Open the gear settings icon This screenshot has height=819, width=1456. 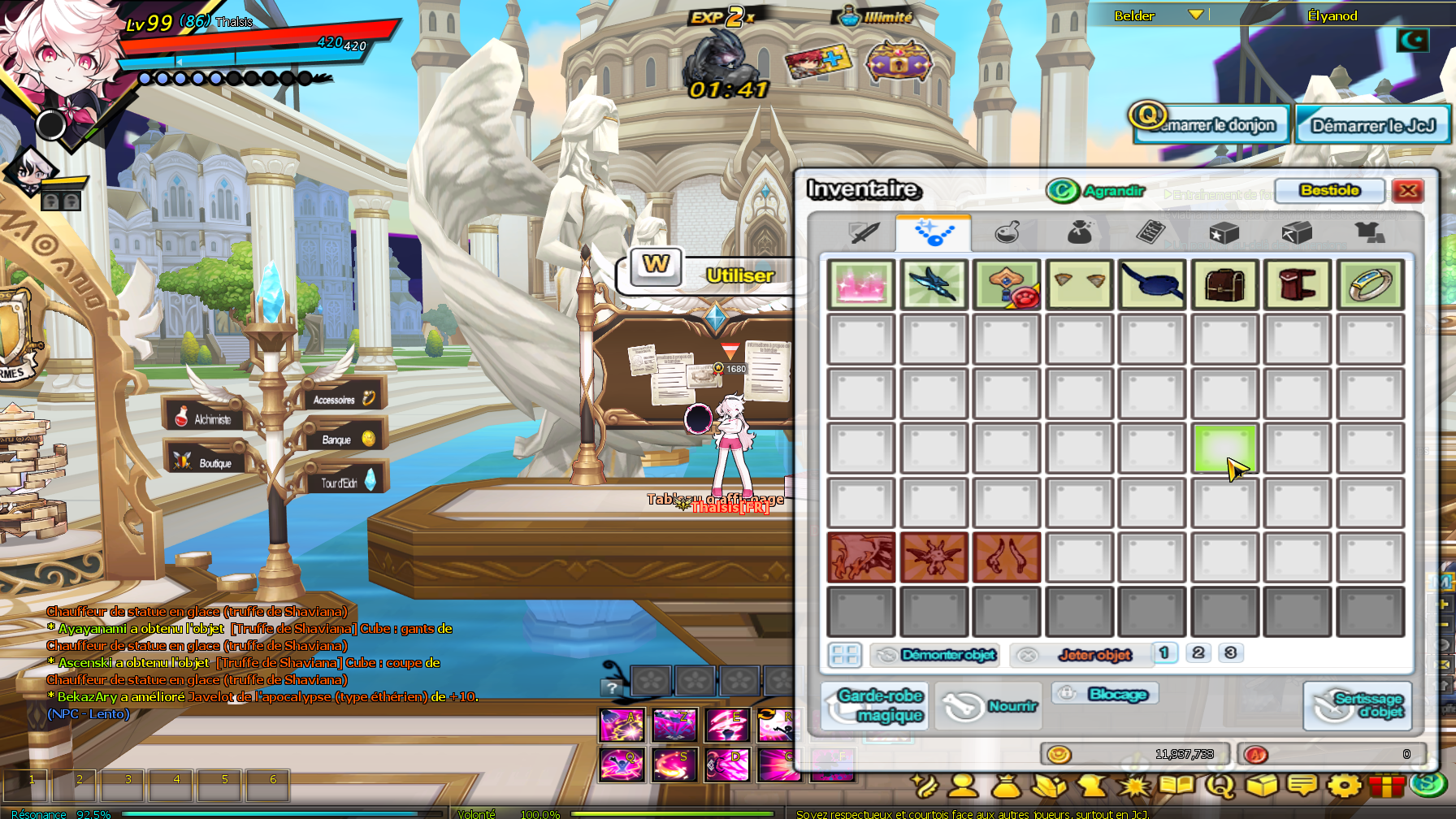[1344, 786]
